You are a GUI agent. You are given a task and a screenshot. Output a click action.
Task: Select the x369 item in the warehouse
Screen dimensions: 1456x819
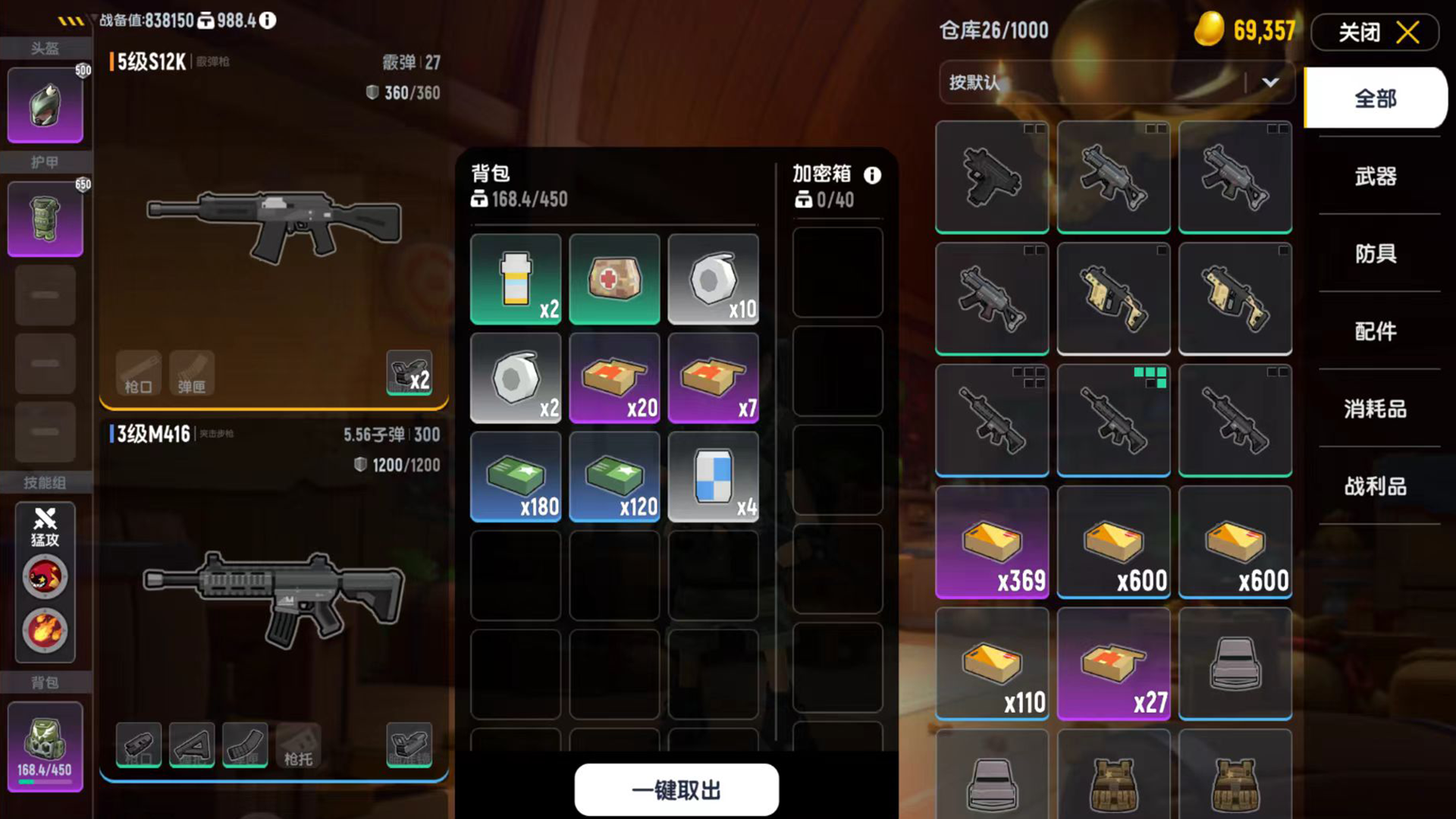992,542
